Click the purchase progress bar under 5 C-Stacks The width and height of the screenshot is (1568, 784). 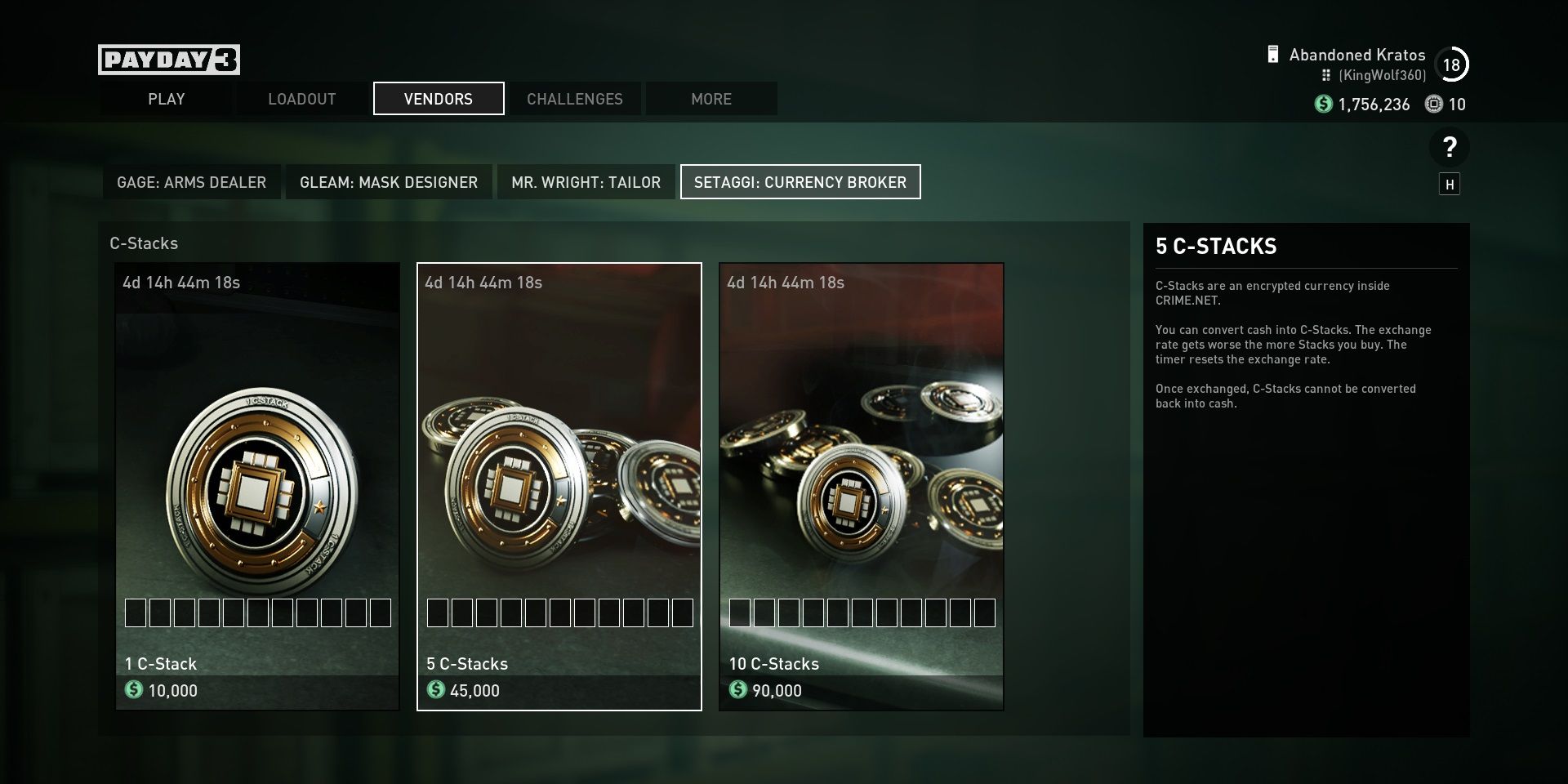click(x=559, y=612)
